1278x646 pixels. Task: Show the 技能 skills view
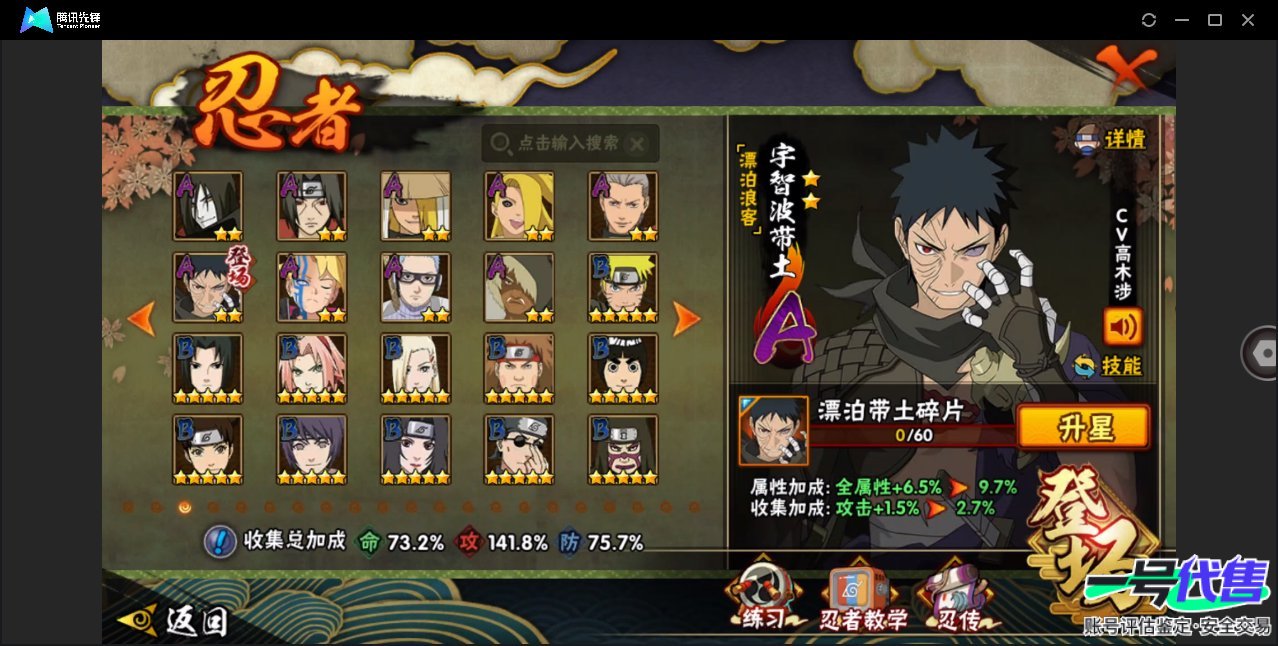coord(1108,366)
